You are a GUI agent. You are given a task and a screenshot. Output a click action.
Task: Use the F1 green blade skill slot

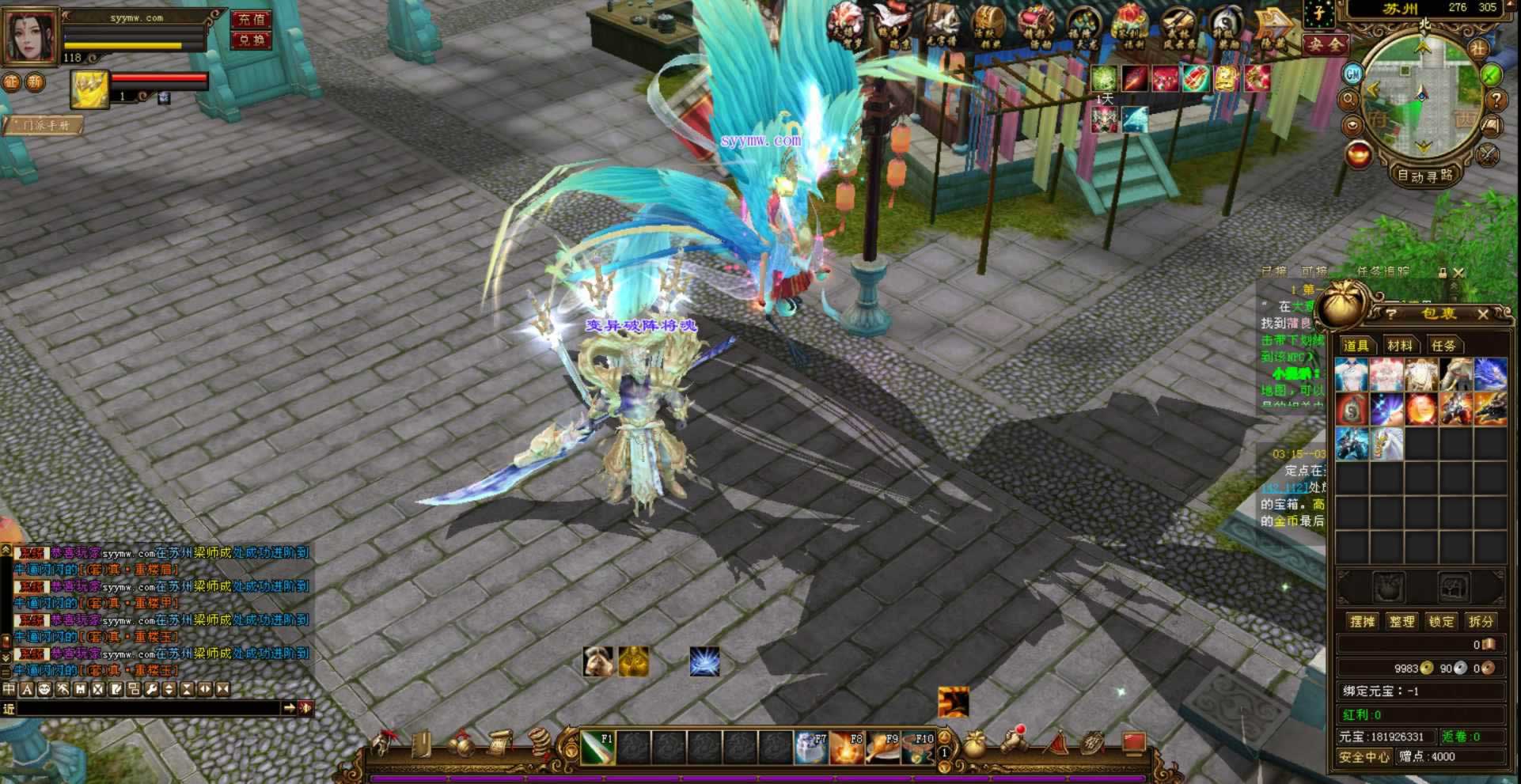pos(597,748)
